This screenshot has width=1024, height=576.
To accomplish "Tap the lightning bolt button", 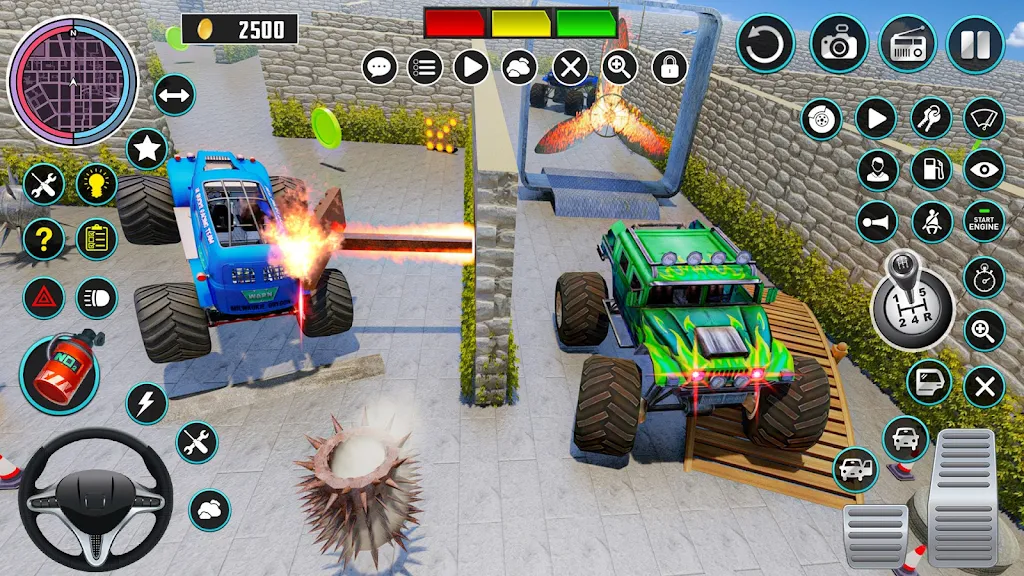I will 147,403.
